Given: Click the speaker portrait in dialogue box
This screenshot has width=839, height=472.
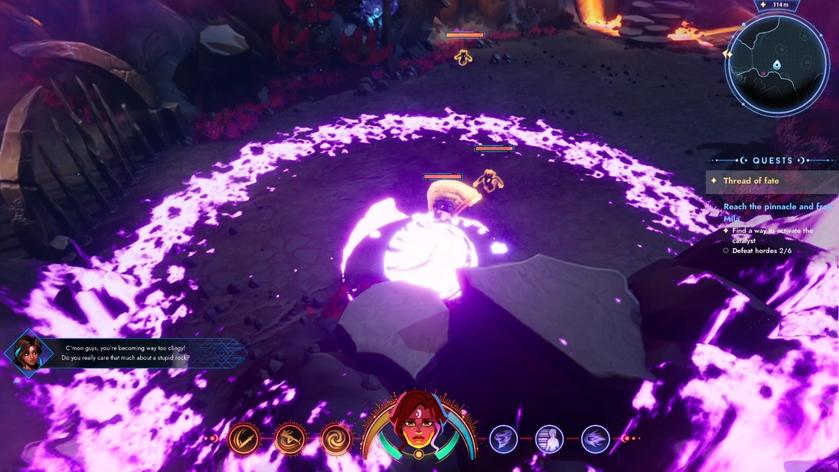Looking at the screenshot, I should click(27, 351).
